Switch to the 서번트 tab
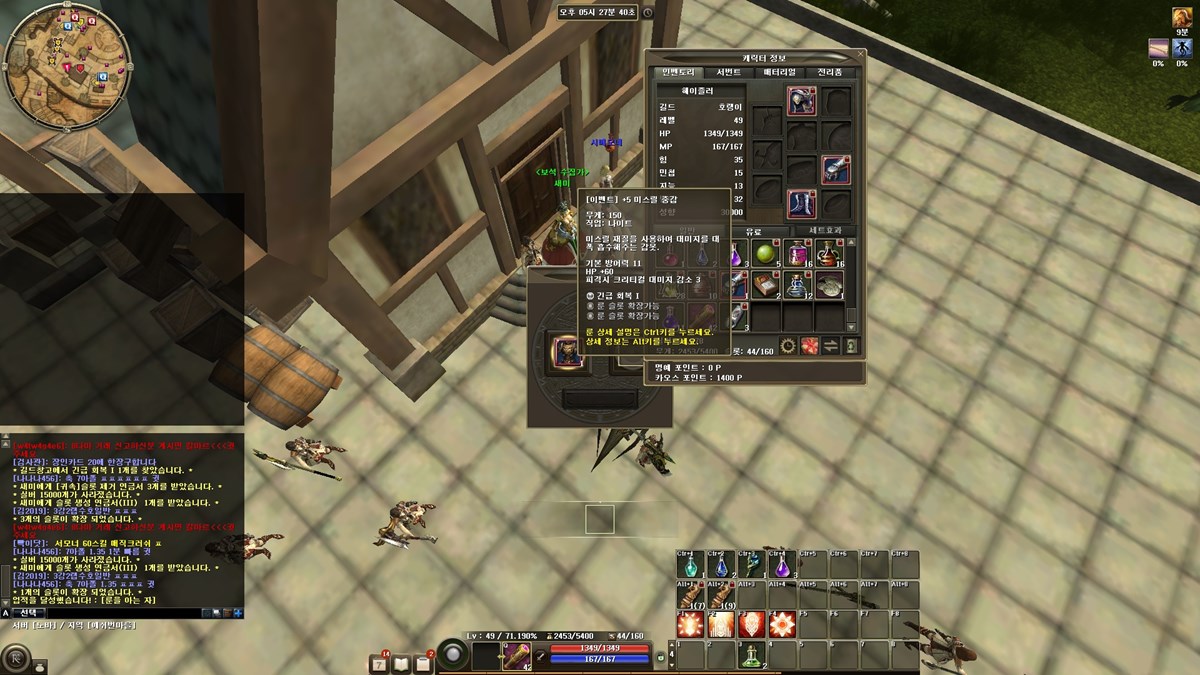The width and height of the screenshot is (1200, 675). [728, 72]
